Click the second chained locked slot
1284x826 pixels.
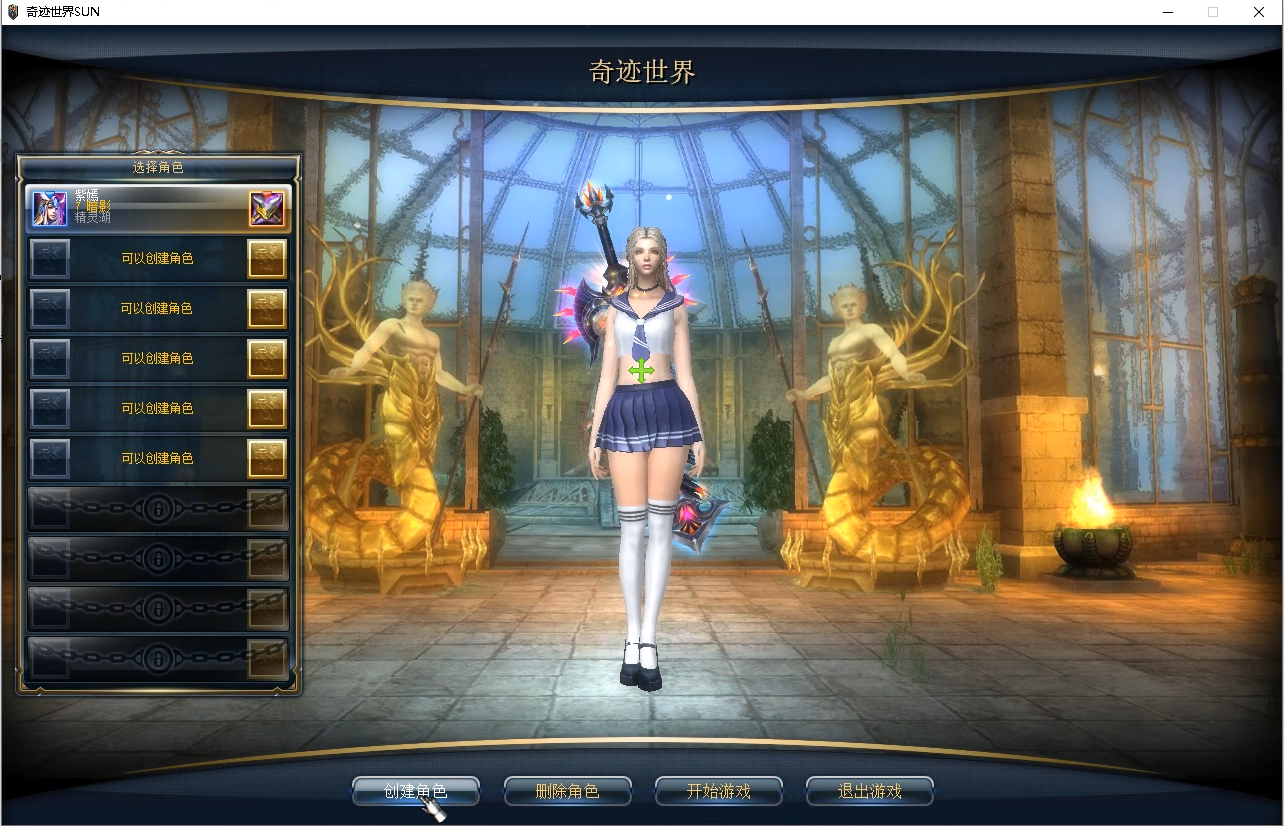tap(158, 558)
